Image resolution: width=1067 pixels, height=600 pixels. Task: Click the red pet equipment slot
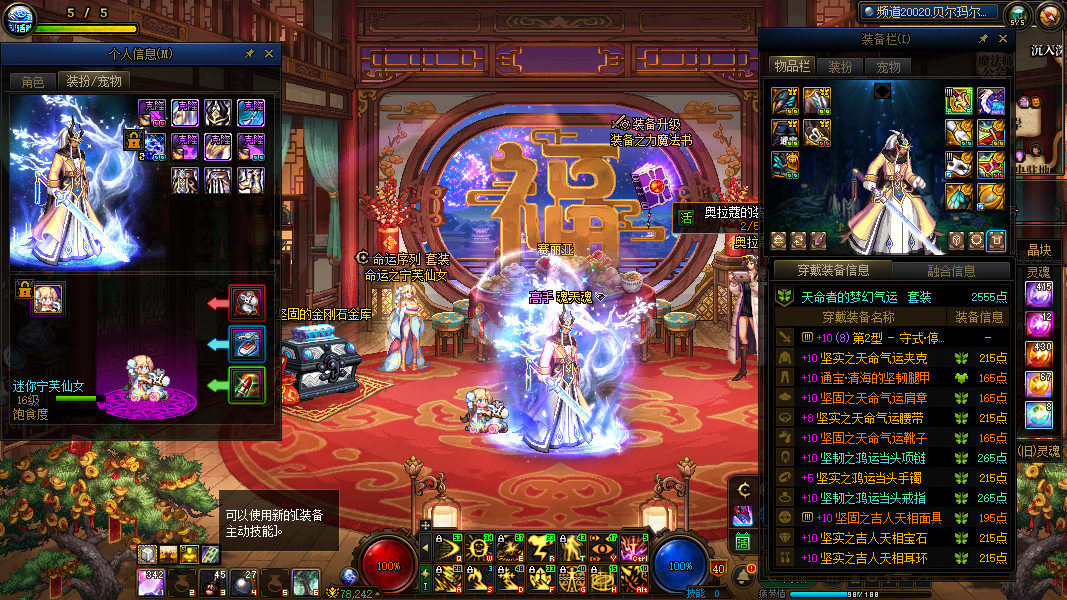tap(246, 301)
